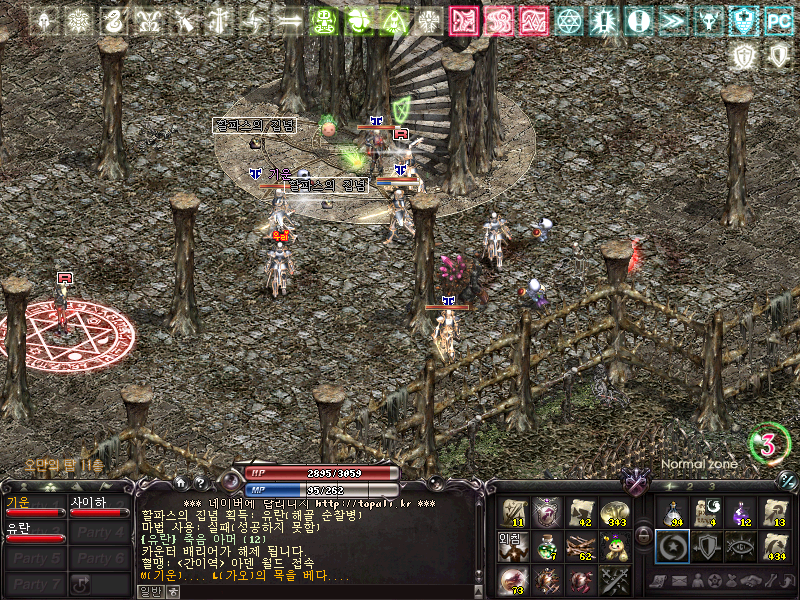Image resolution: width=800 pixels, height=600 pixels.
Task: Switch to the 일반 chat tab
Action: (x=149, y=591)
